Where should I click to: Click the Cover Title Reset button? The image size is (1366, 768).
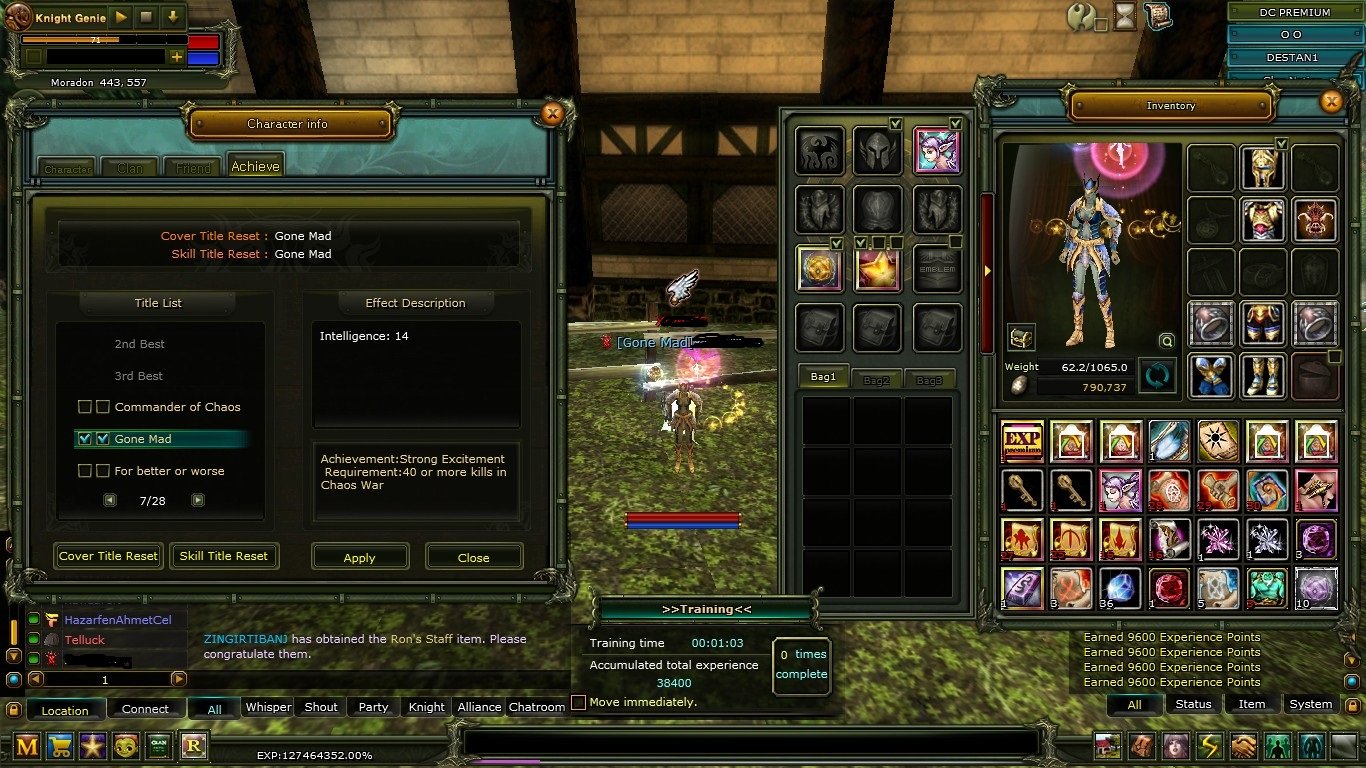(108, 556)
